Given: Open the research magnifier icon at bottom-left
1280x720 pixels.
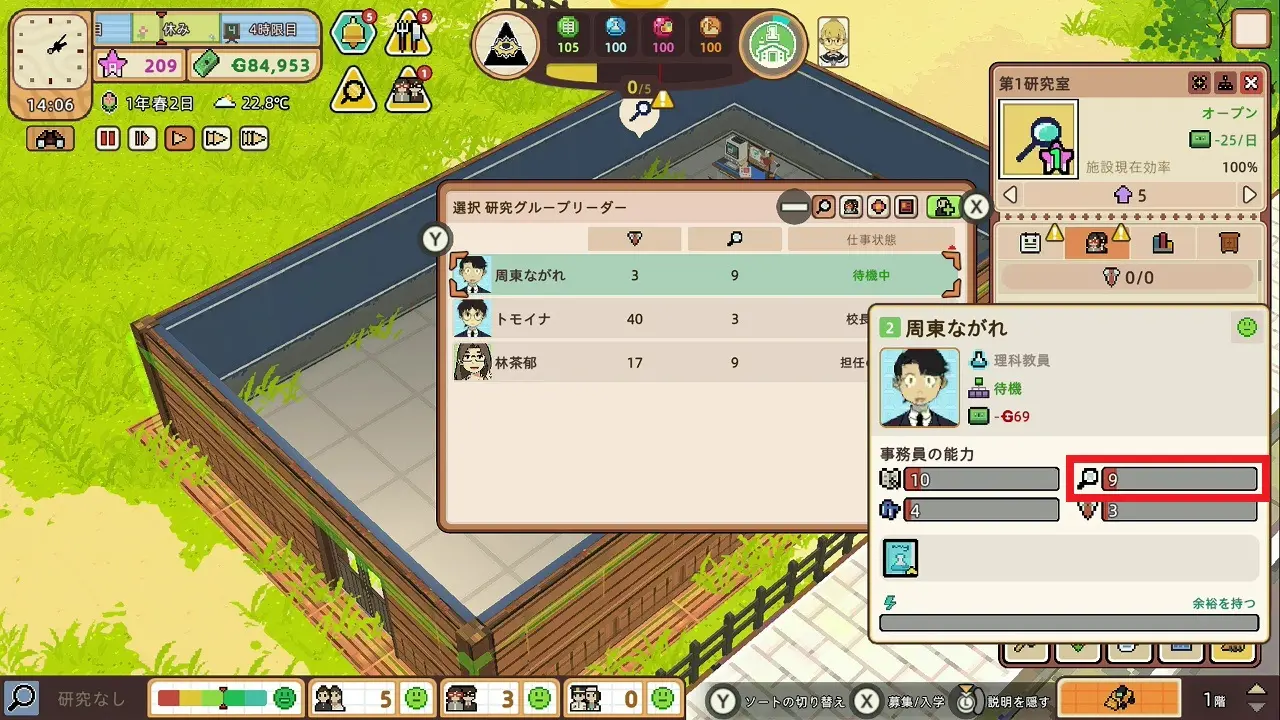Looking at the screenshot, I should tap(21, 696).
